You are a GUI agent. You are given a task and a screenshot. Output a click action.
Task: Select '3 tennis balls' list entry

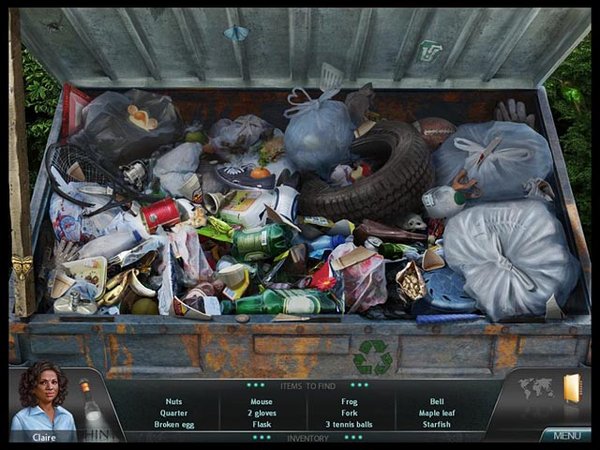point(348,424)
